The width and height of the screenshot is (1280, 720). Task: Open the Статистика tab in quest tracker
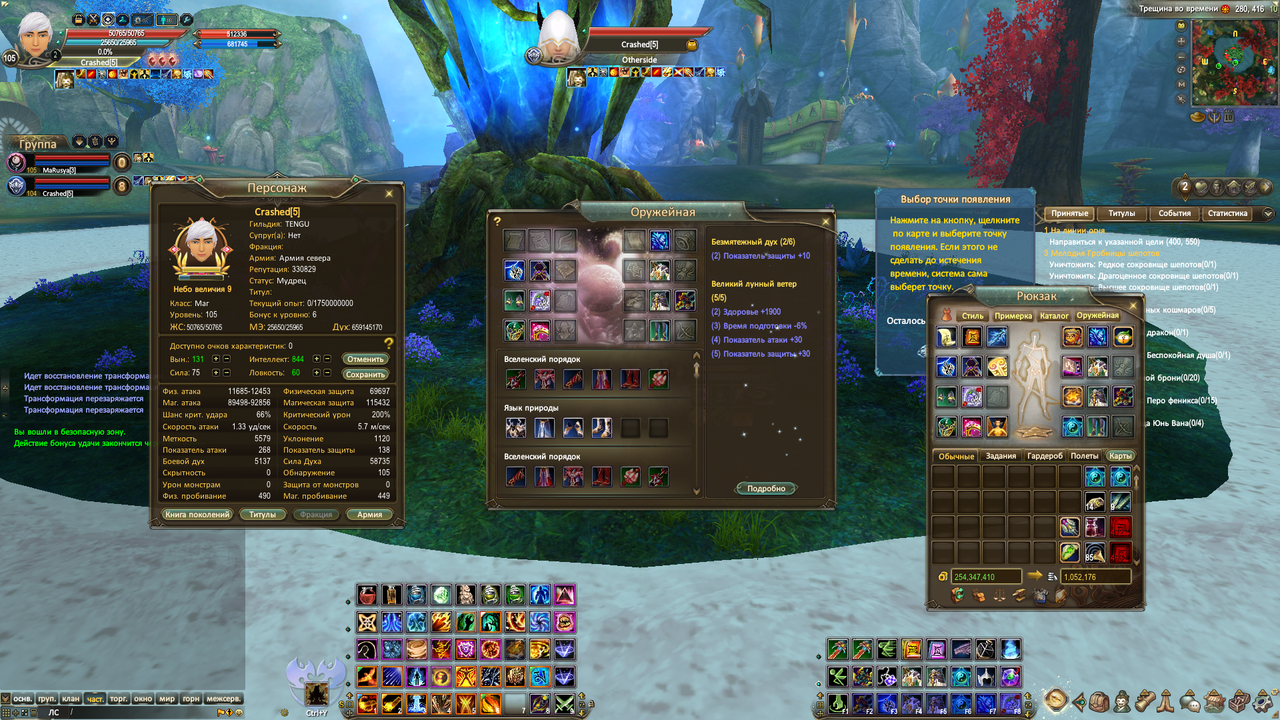pyautogui.click(x=1227, y=213)
